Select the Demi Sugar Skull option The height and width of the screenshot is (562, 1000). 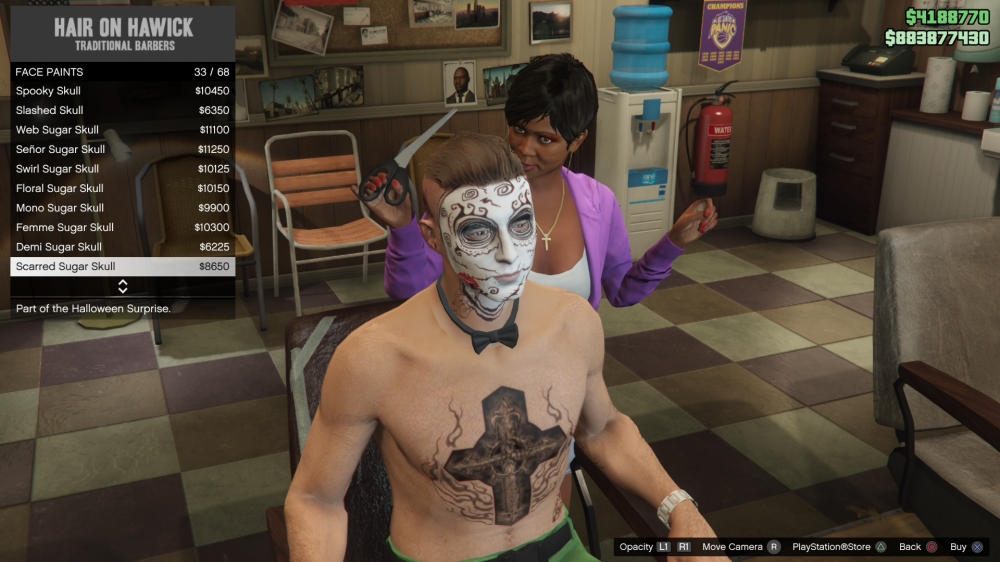[122, 247]
